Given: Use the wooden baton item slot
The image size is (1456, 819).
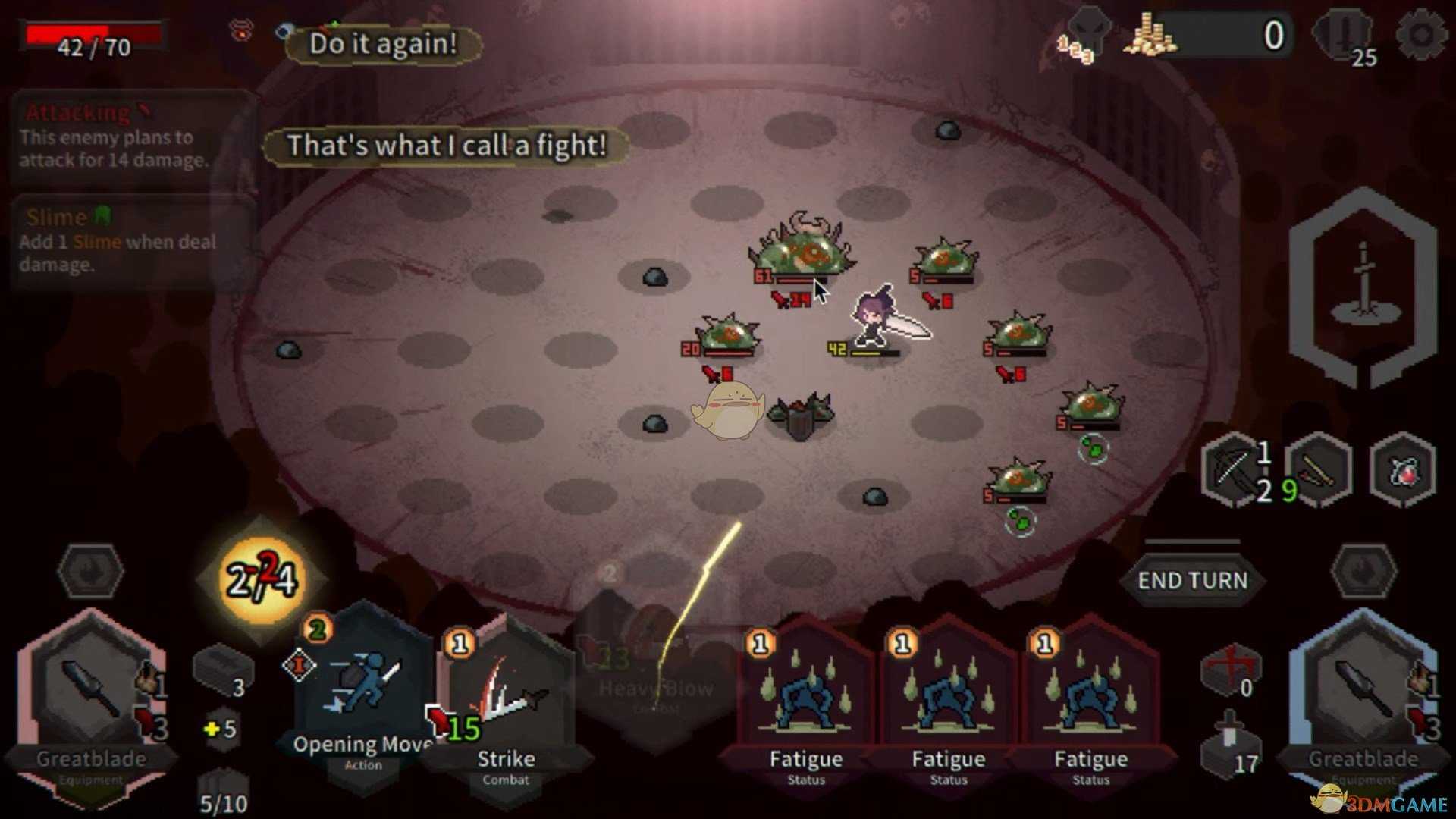Looking at the screenshot, I should (x=1319, y=470).
